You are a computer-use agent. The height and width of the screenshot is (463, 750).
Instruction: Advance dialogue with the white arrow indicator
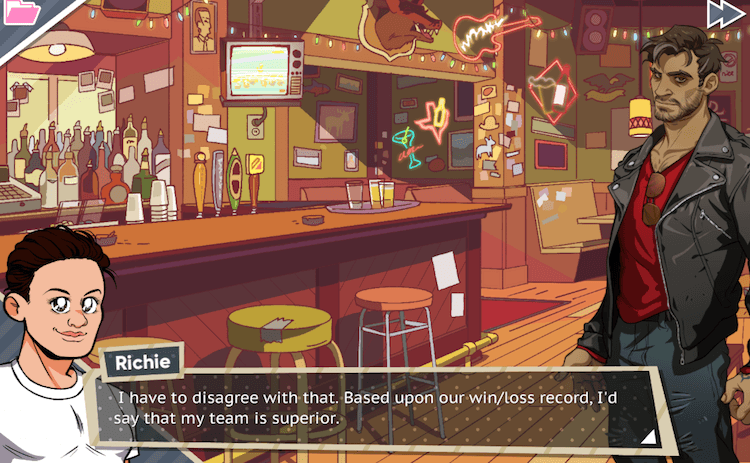click(x=647, y=435)
